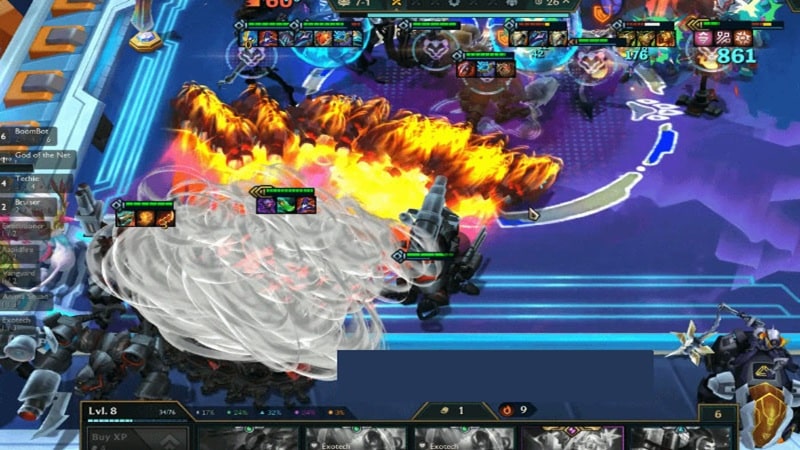Select the Vanguard trait entry
Viewport: 800px width, 450px height.
(x=22, y=273)
